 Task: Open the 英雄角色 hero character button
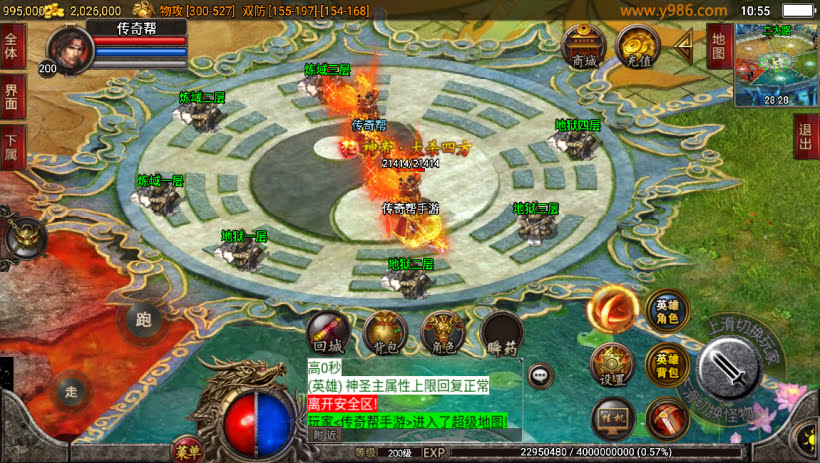tap(667, 312)
